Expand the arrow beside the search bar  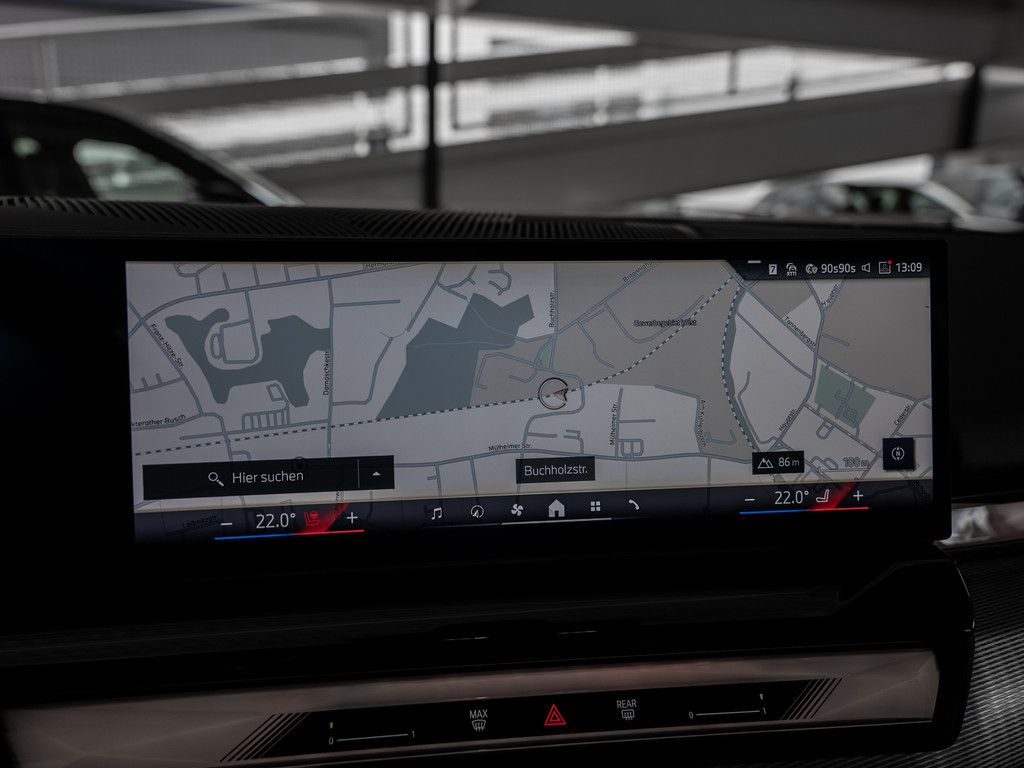pos(376,474)
